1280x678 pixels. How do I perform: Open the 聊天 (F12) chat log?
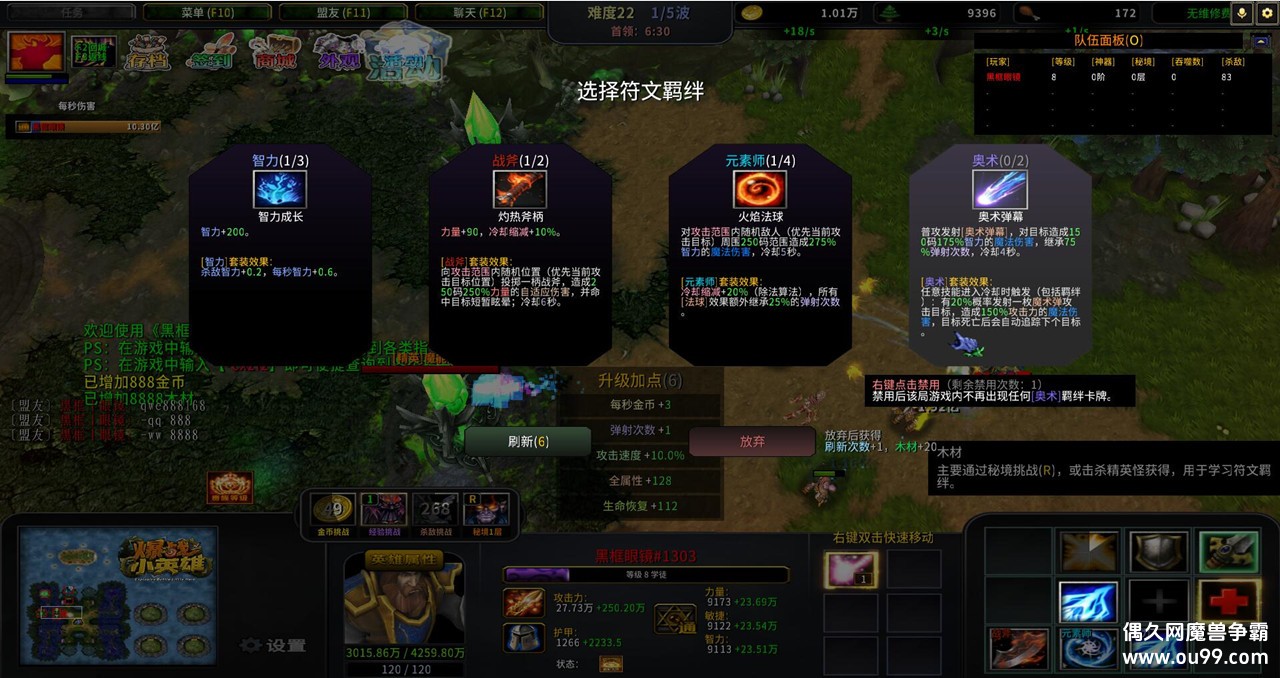click(478, 12)
